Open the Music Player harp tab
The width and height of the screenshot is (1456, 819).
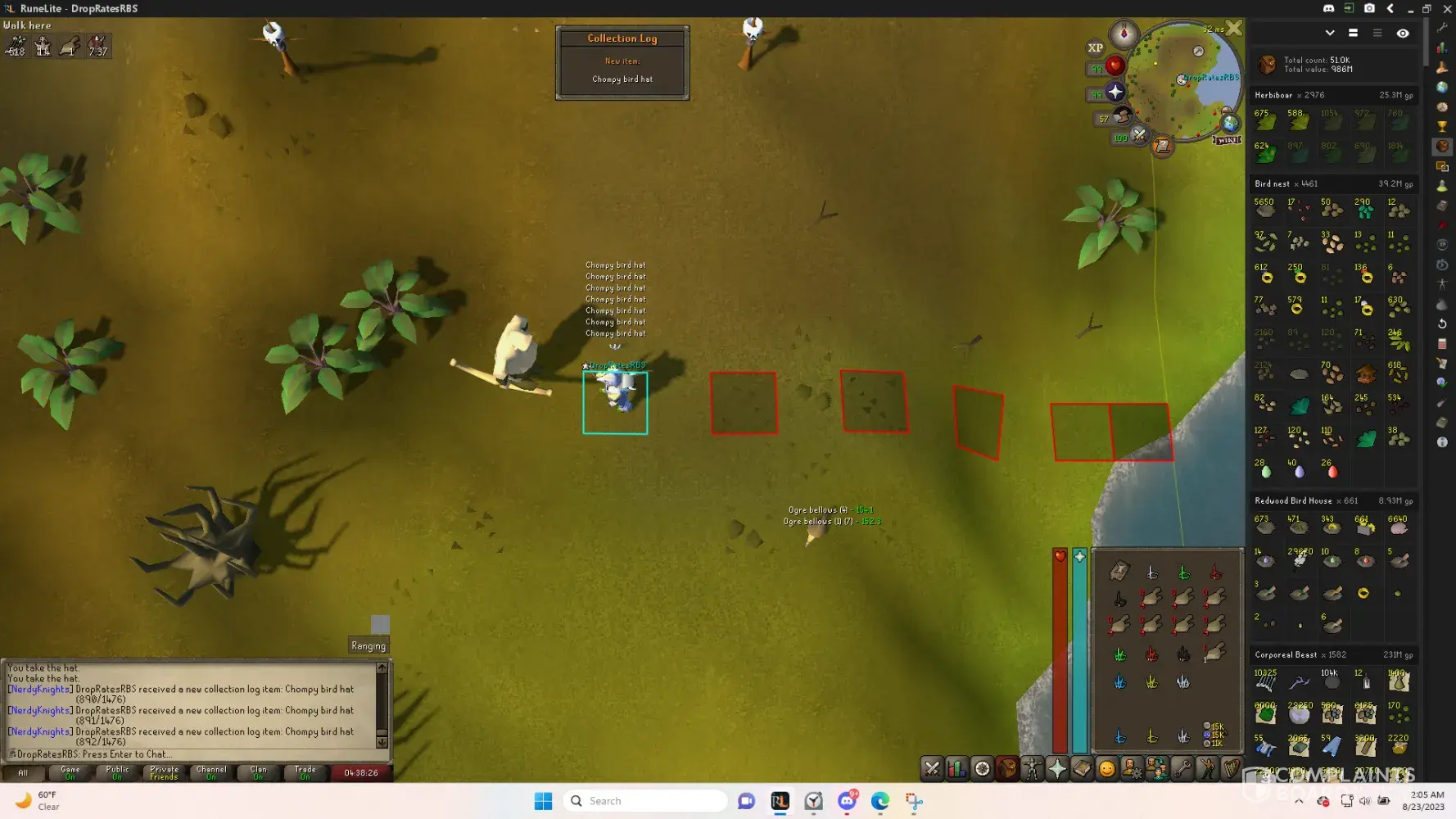[x=1232, y=768]
